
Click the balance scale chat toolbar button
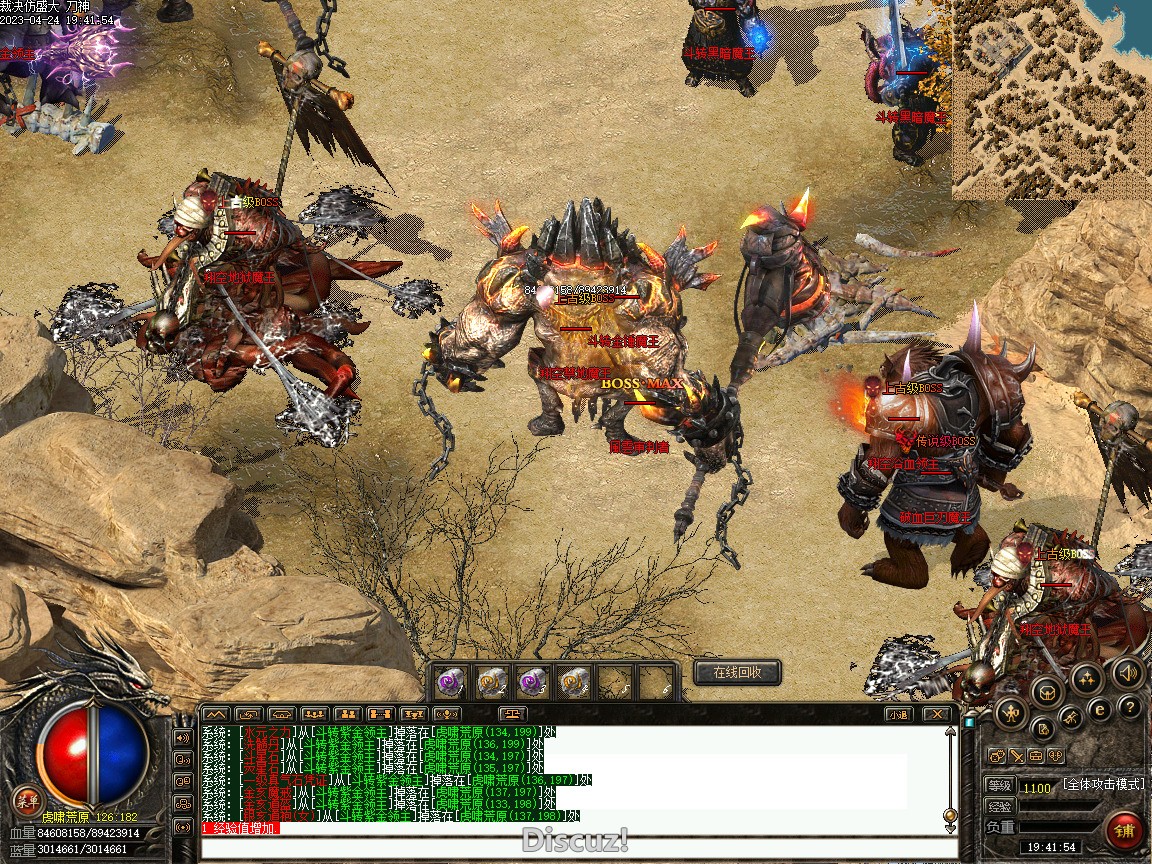512,714
